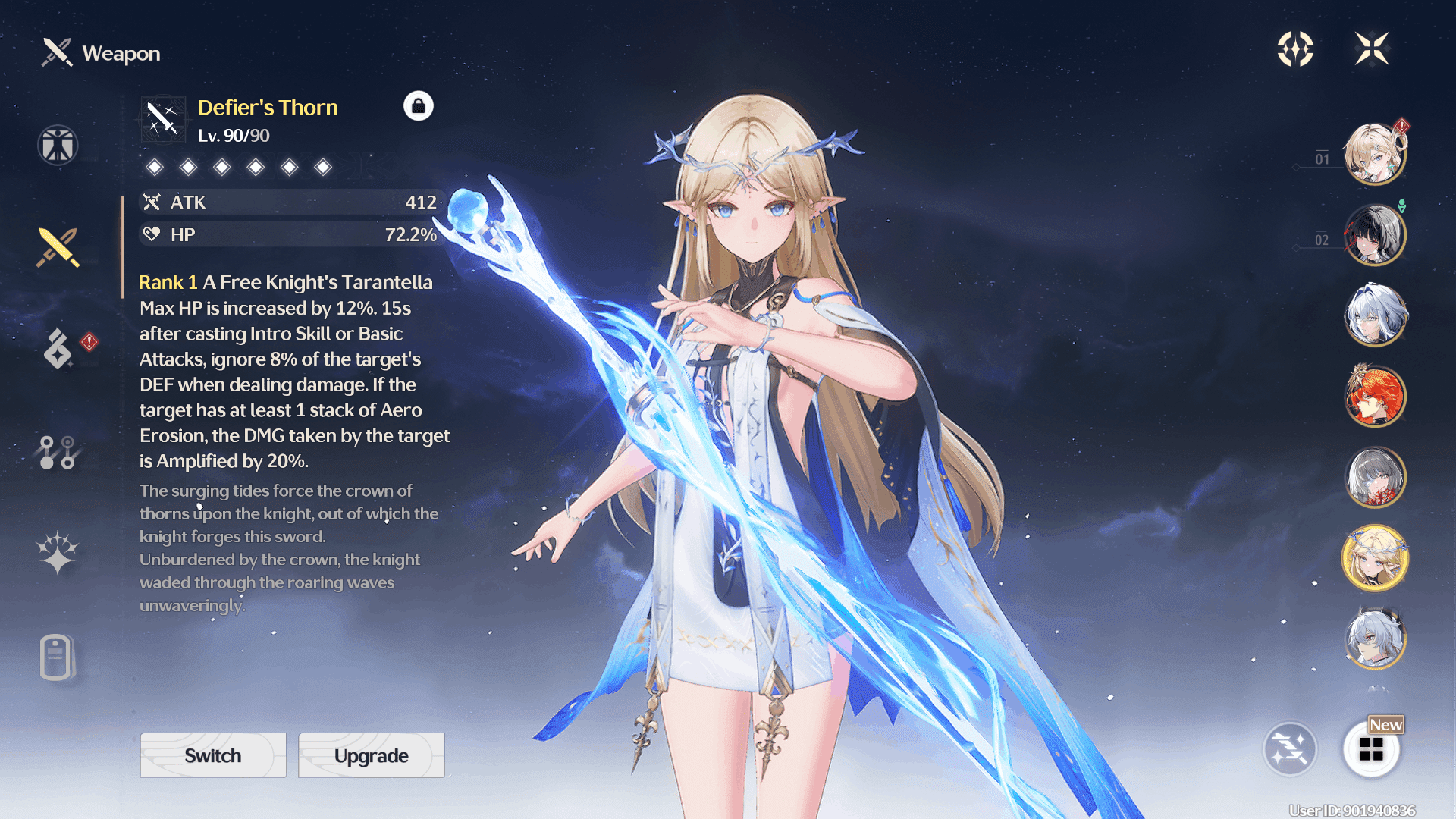Select the crossed swords Weapon tab
The width and height of the screenshot is (1456, 819).
[58, 247]
